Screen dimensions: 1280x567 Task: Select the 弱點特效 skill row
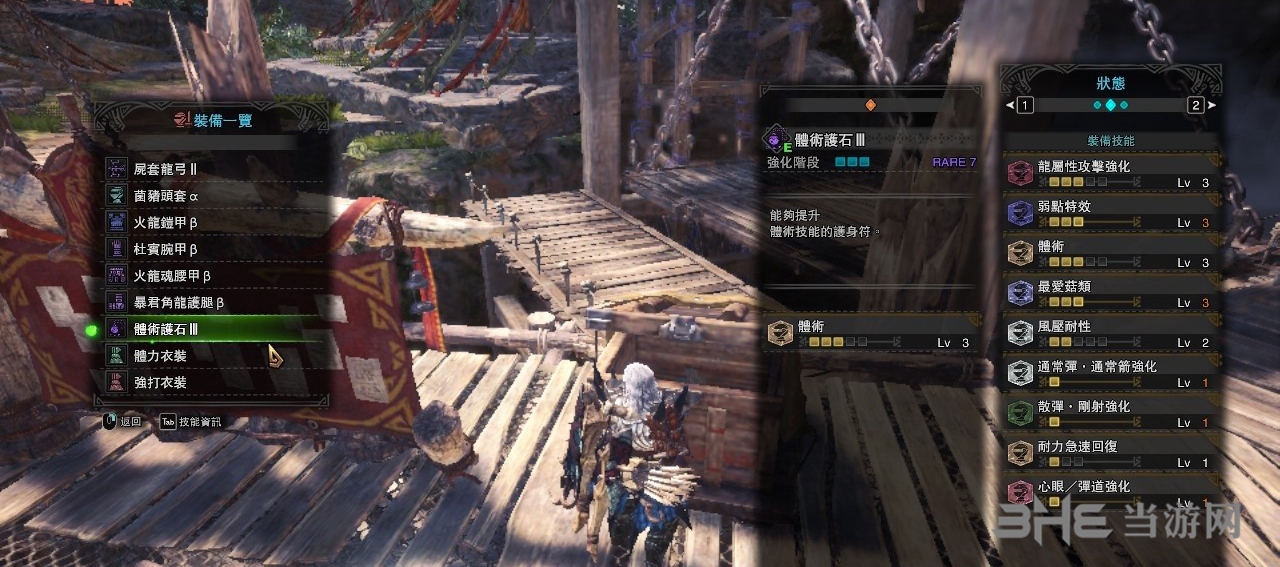[1112, 214]
